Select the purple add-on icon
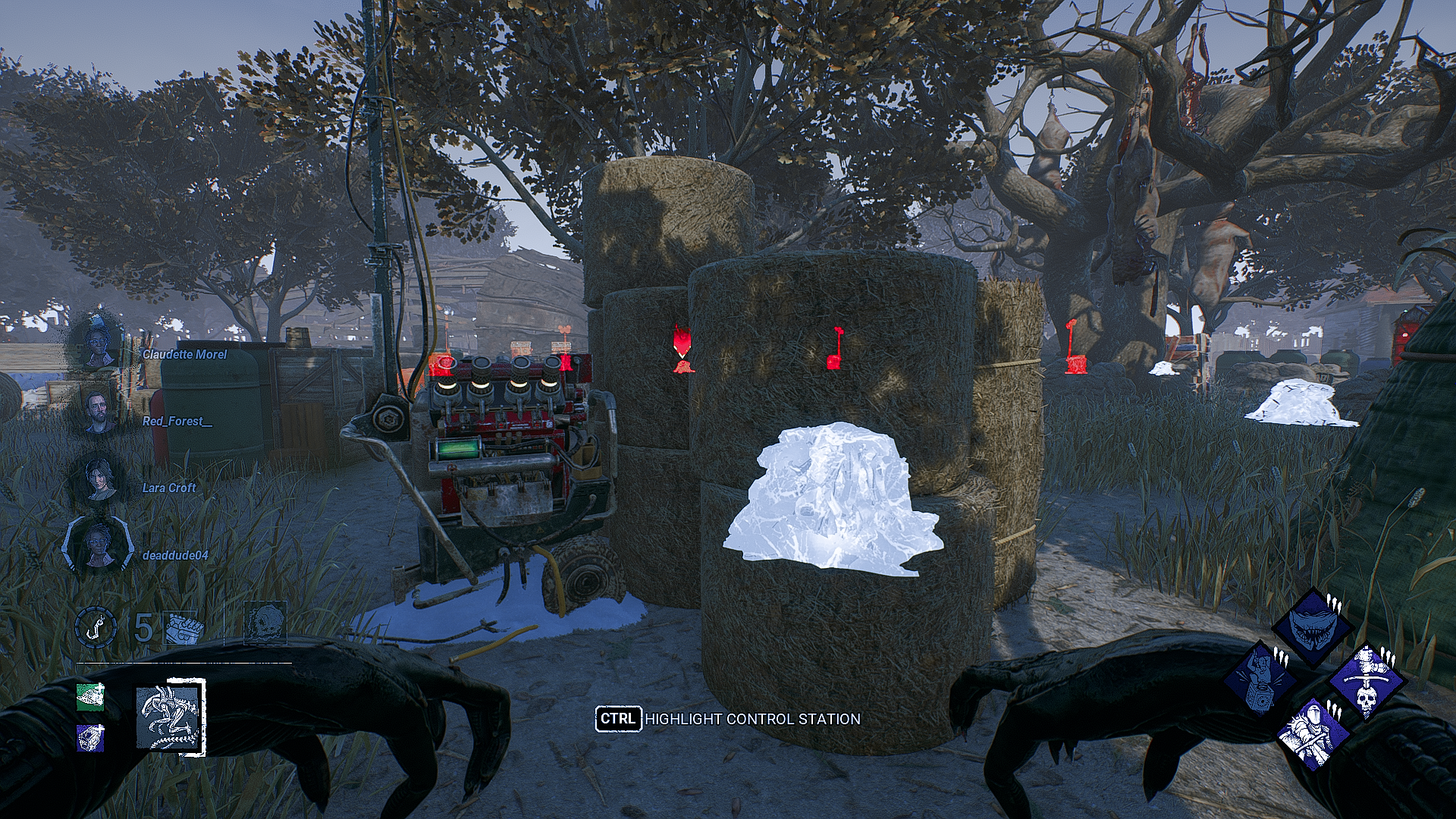Viewport: 1456px width, 819px height. coord(90,737)
